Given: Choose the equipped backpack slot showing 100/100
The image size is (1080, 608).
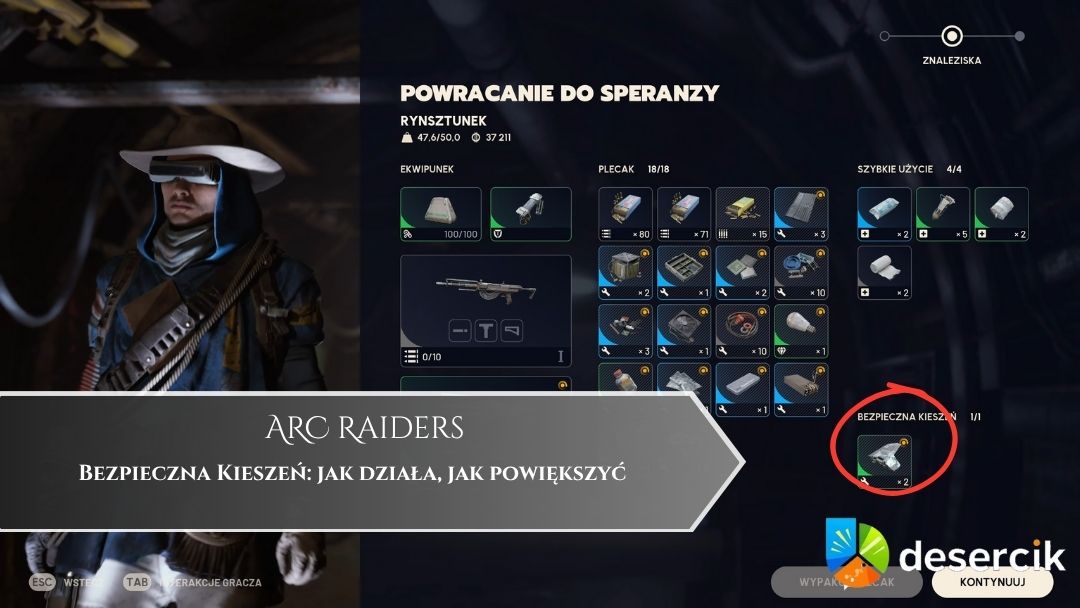Looking at the screenshot, I should pos(441,214).
